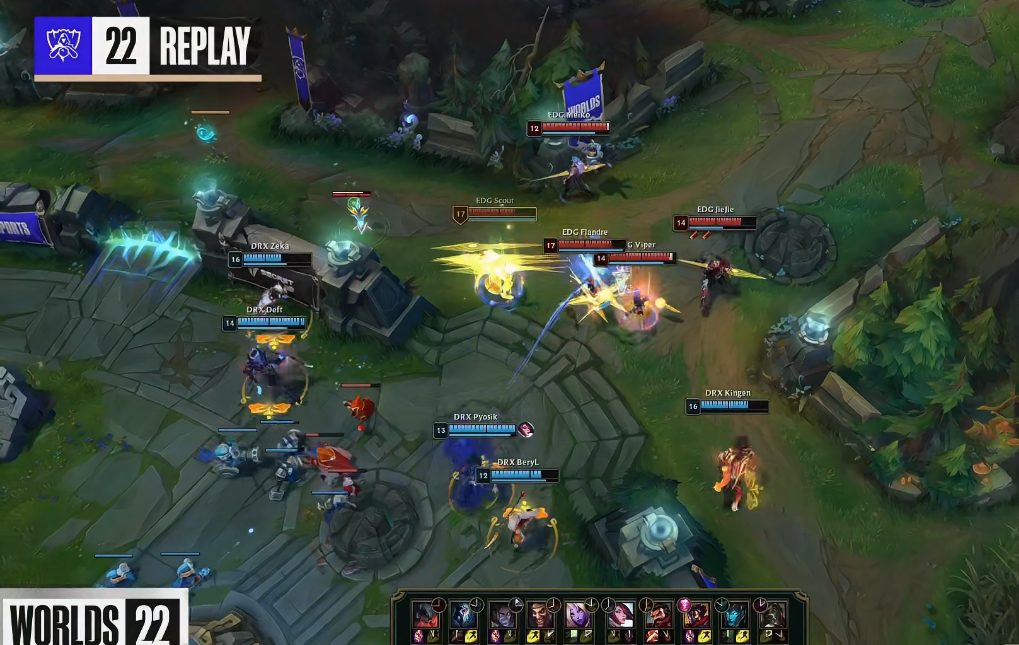
Task: Select the bearded Graves portrait
Action: (x=657, y=614)
